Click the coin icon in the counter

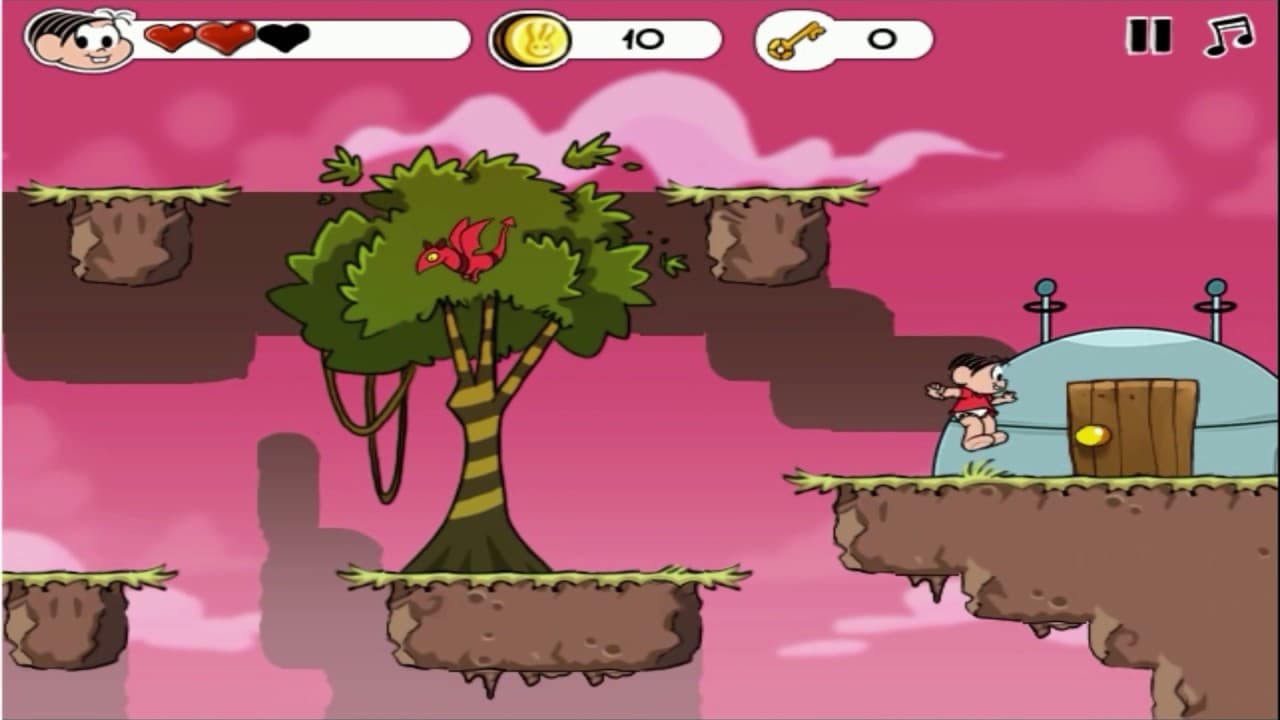coord(532,39)
